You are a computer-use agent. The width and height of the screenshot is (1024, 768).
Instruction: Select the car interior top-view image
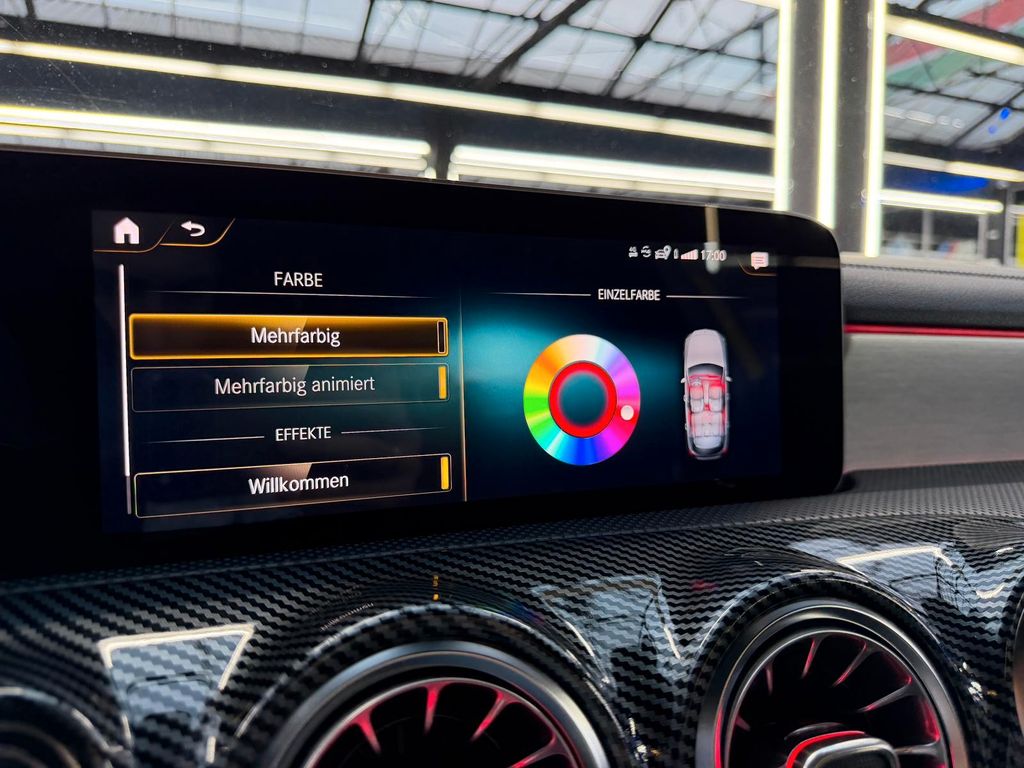click(706, 393)
